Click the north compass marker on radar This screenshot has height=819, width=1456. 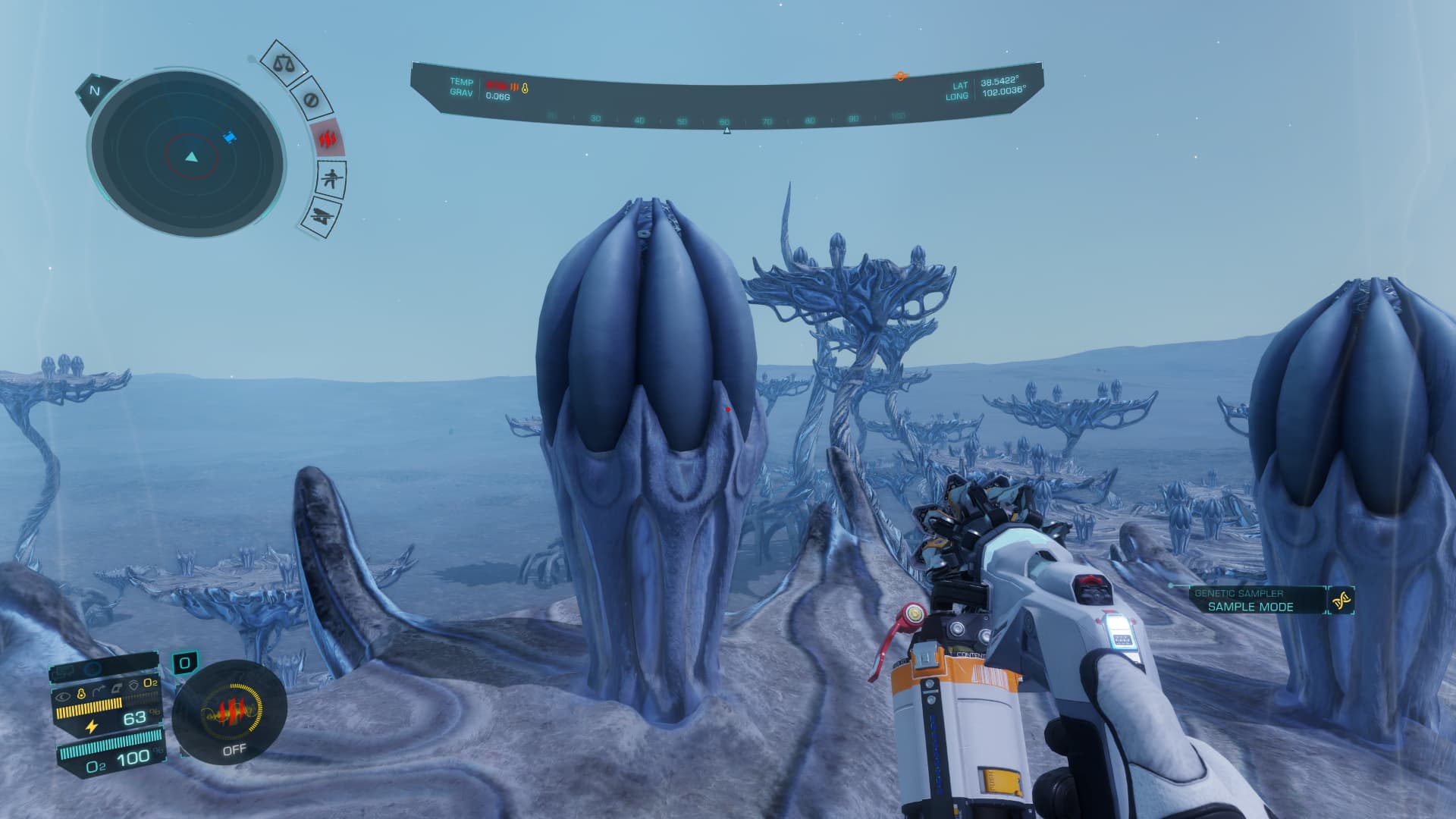point(95,91)
